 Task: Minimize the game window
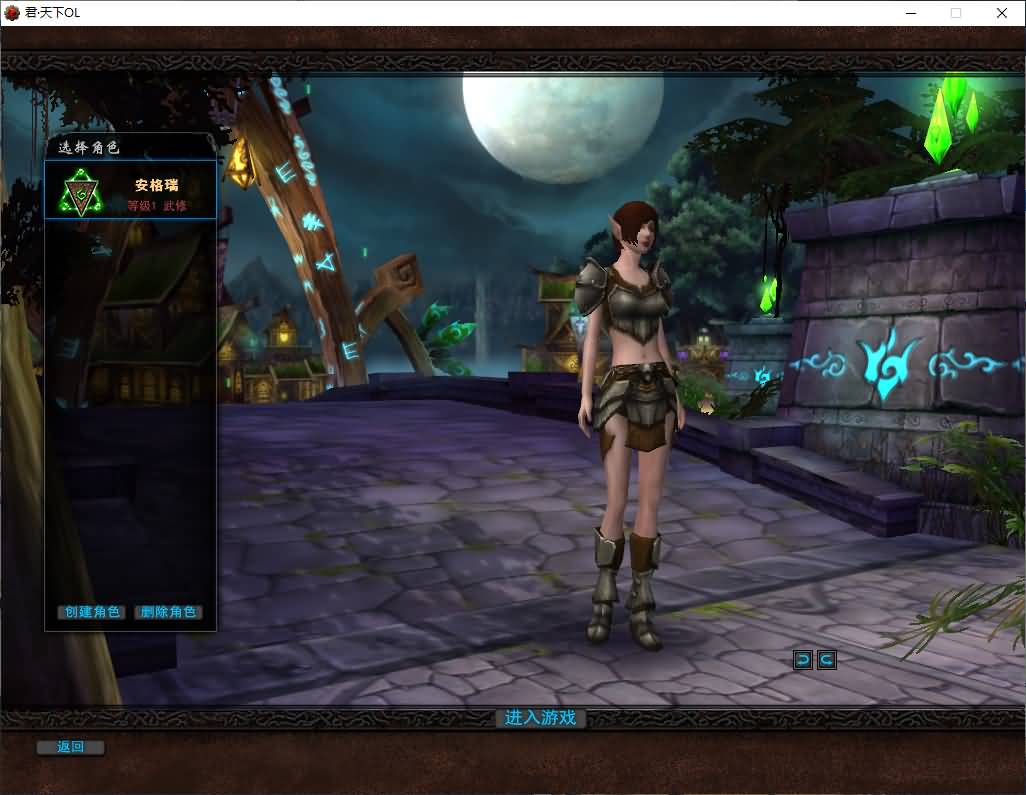coord(911,13)
